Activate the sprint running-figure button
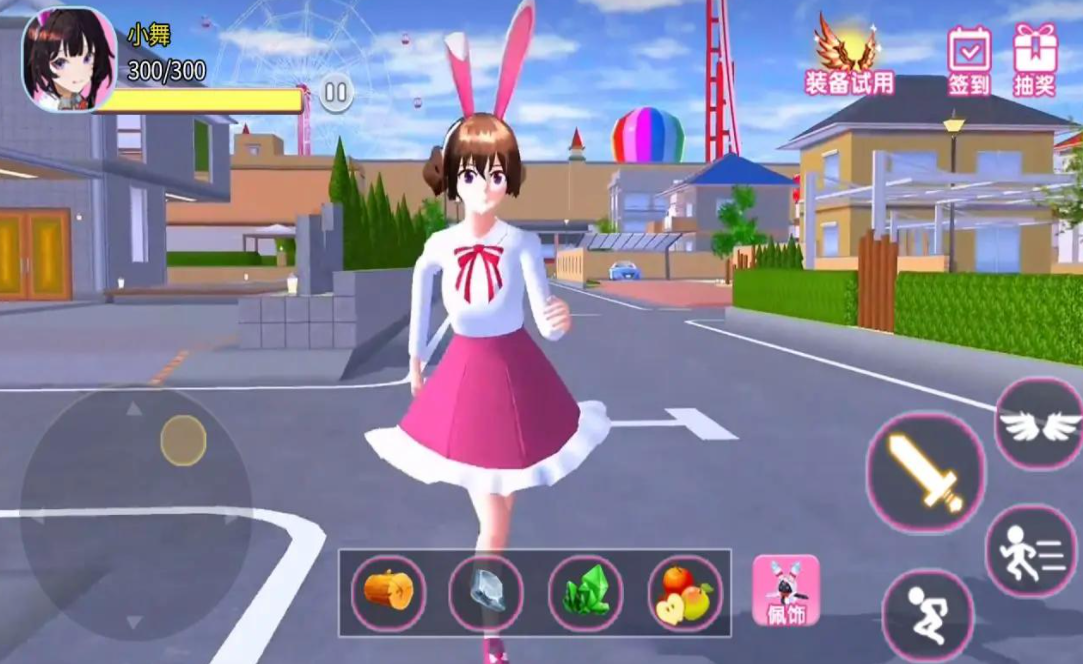 [1032, 550]
